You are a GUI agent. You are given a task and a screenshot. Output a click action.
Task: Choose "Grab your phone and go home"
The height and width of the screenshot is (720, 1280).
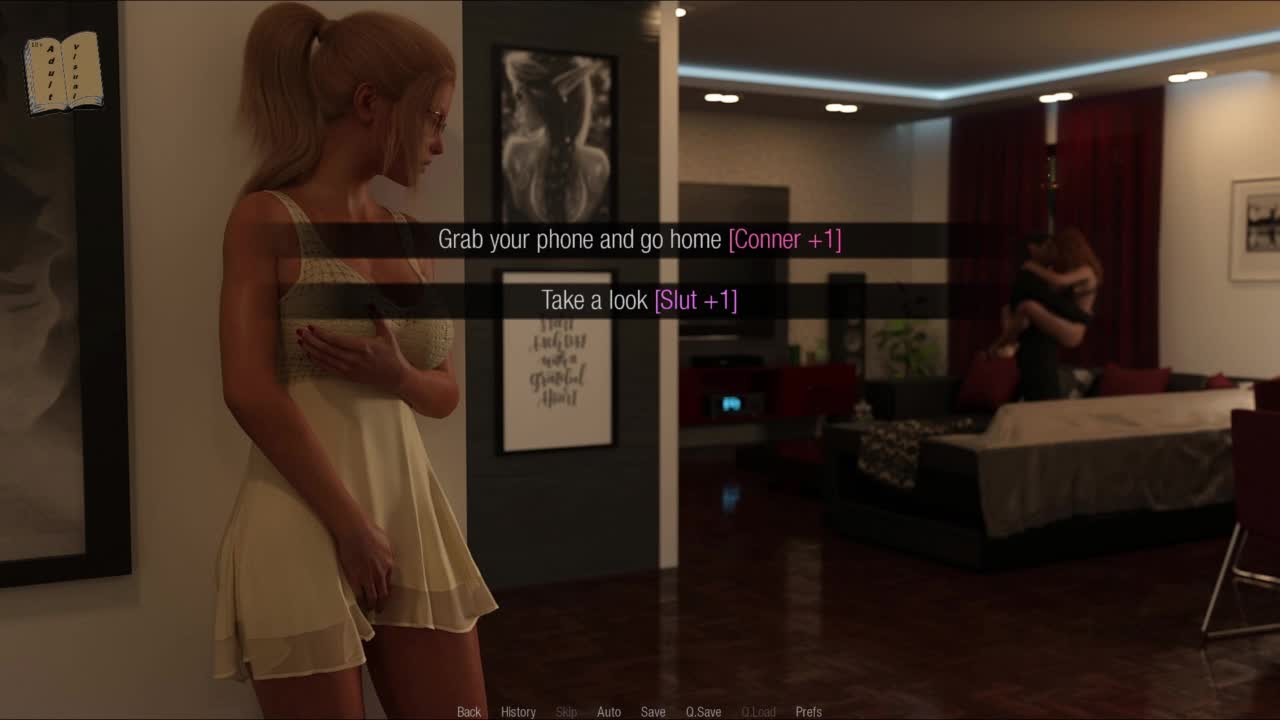(639, 240)
